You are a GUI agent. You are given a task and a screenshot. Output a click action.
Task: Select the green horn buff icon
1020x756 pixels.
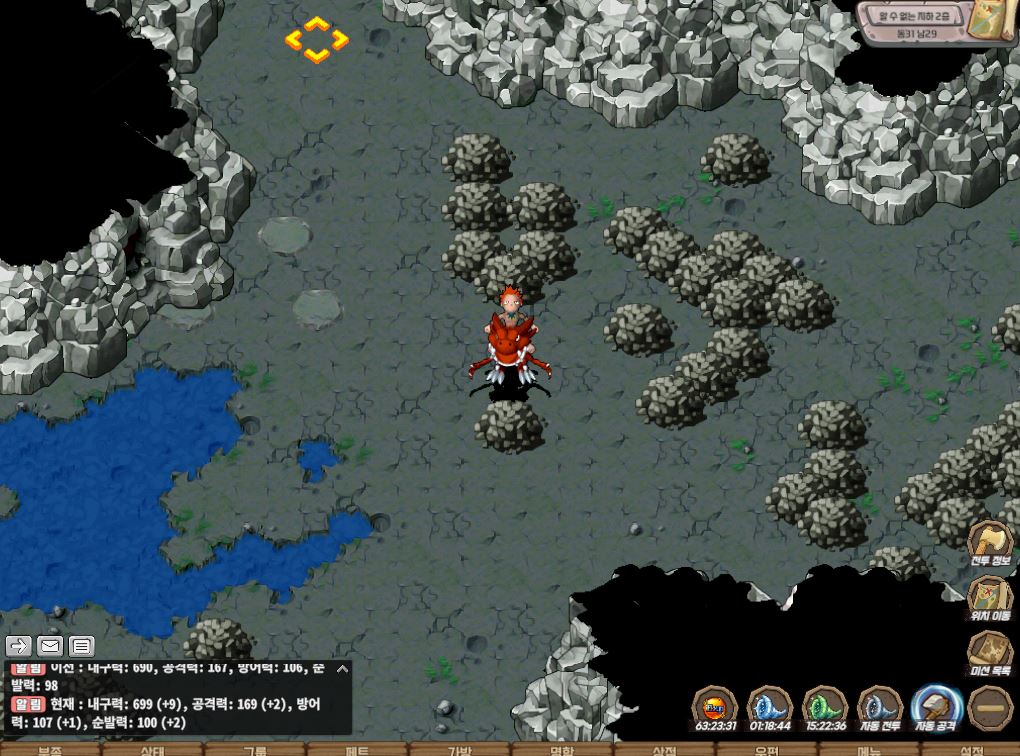coord(825,705)
